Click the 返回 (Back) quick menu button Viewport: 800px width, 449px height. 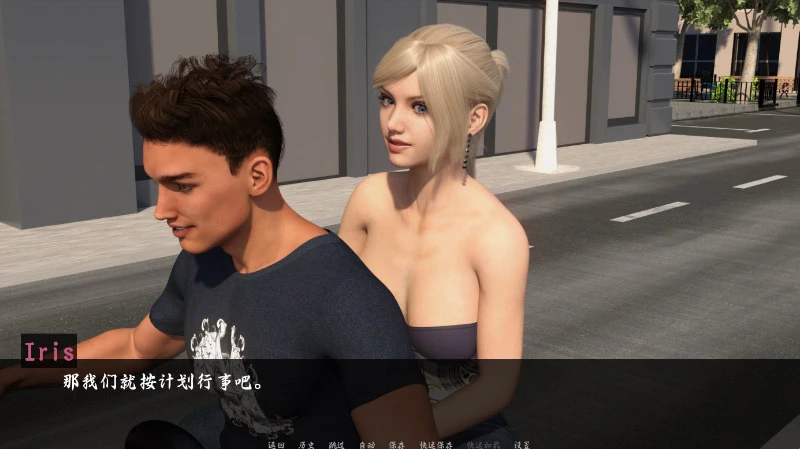(x=277, y=443)
